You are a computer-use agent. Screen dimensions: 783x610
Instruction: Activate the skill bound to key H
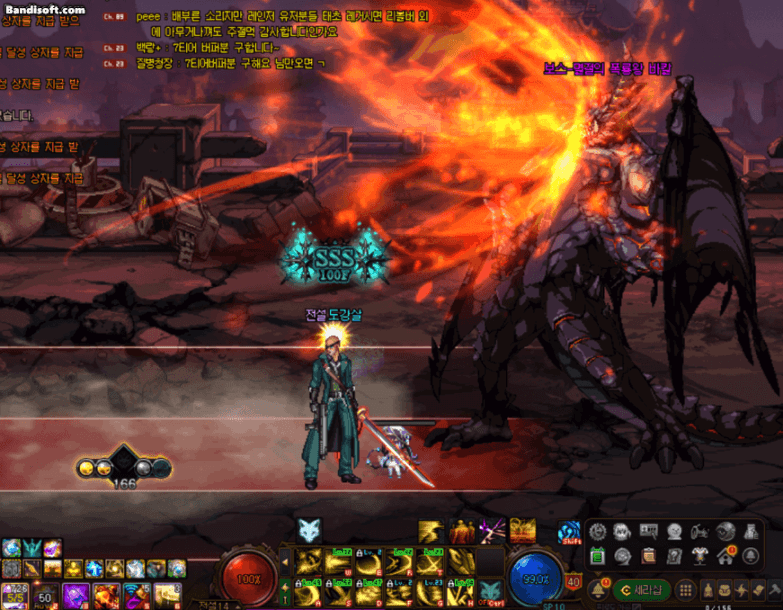click(x=461, y=591)
